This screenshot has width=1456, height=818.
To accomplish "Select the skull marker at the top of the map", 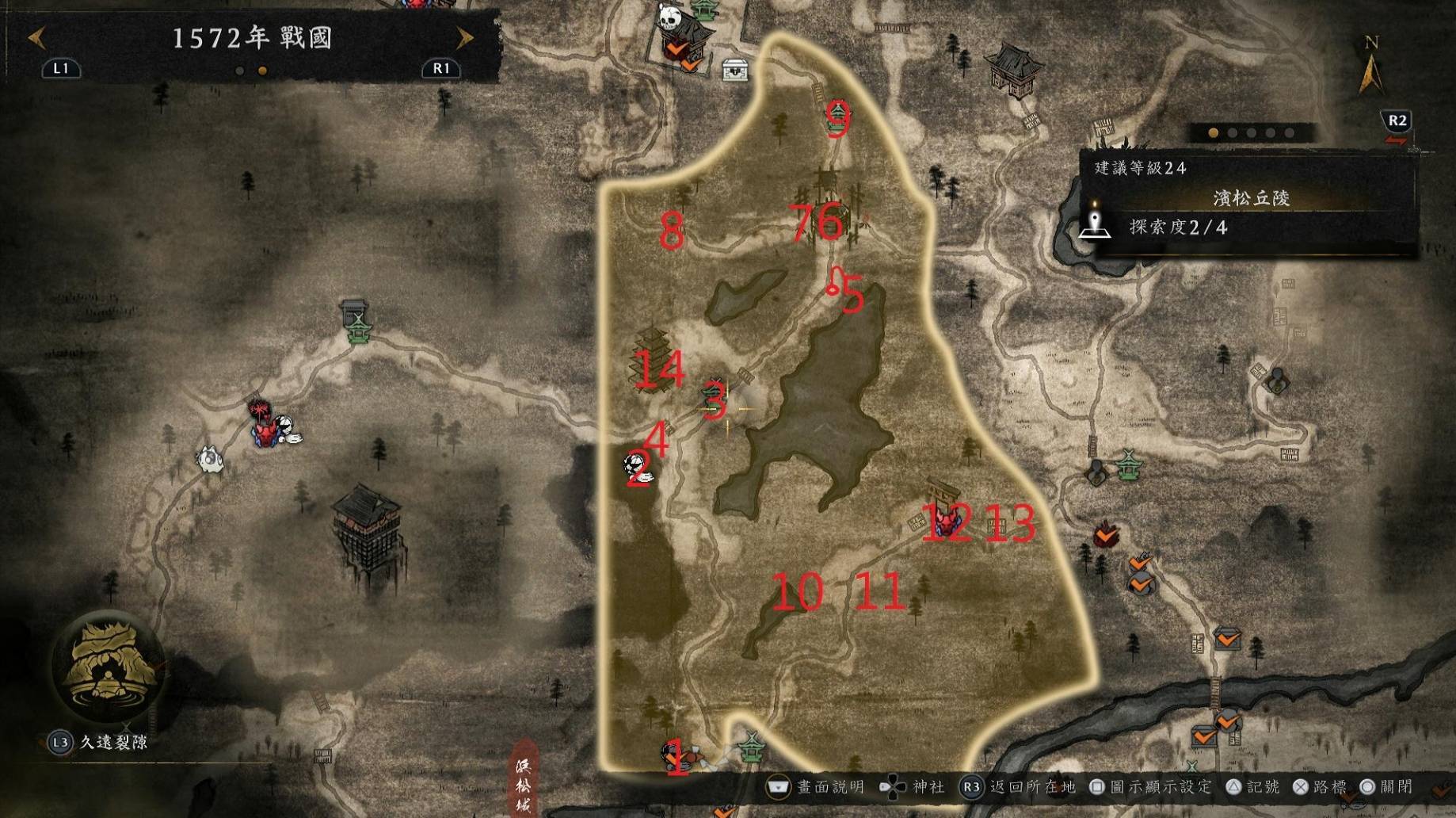I will [x=669, y=16].
